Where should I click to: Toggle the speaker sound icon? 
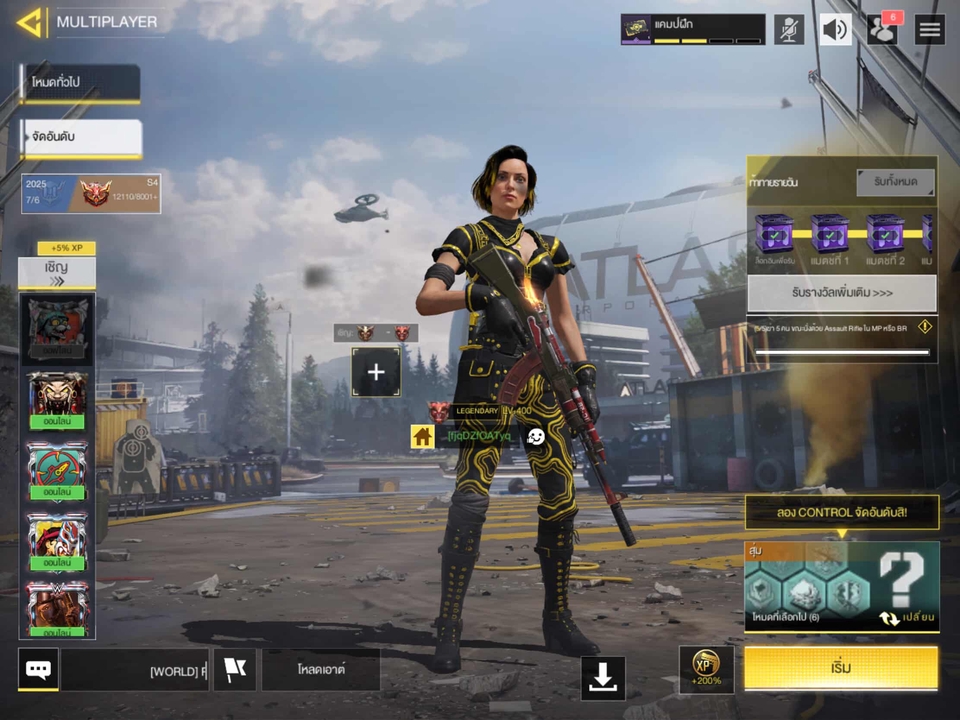835,29
